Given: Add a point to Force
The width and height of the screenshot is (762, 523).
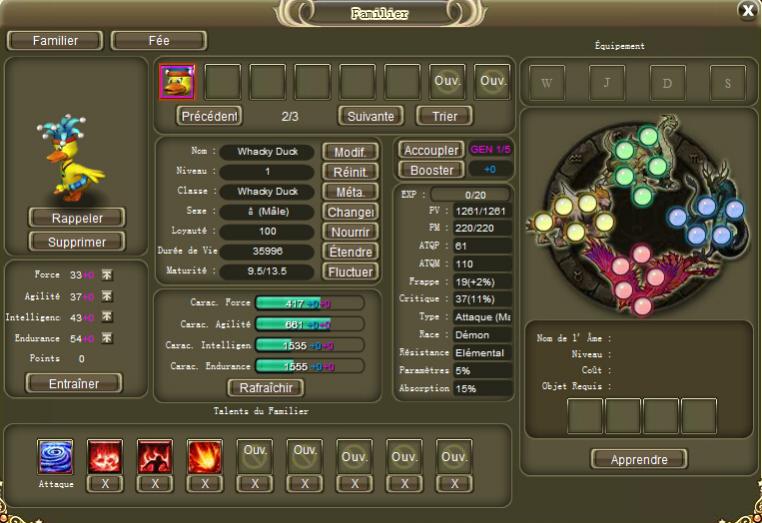Looking at the screenshot, I should (107, 275).
